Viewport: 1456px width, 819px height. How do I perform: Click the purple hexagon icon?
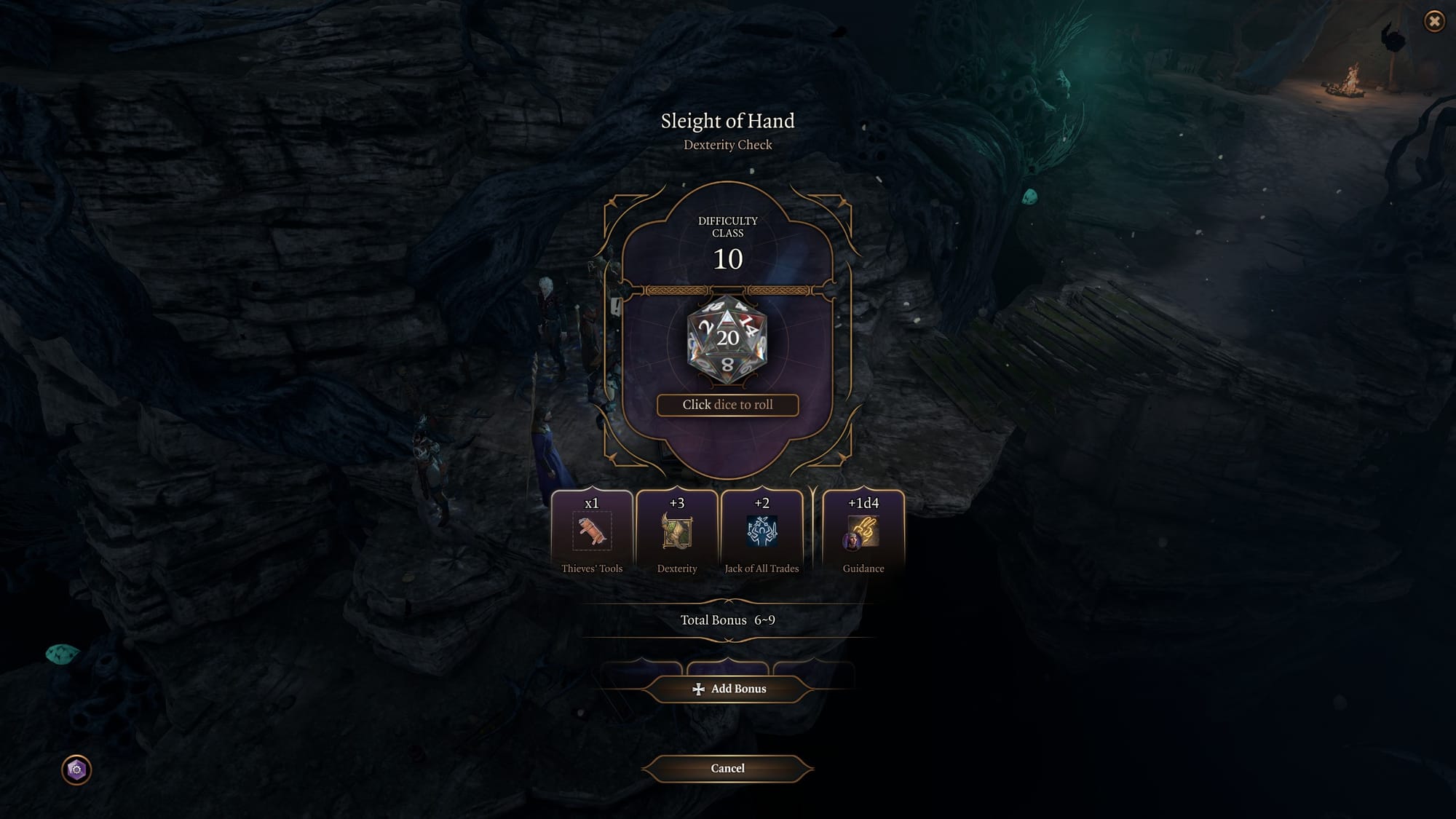tap(76, 769)
